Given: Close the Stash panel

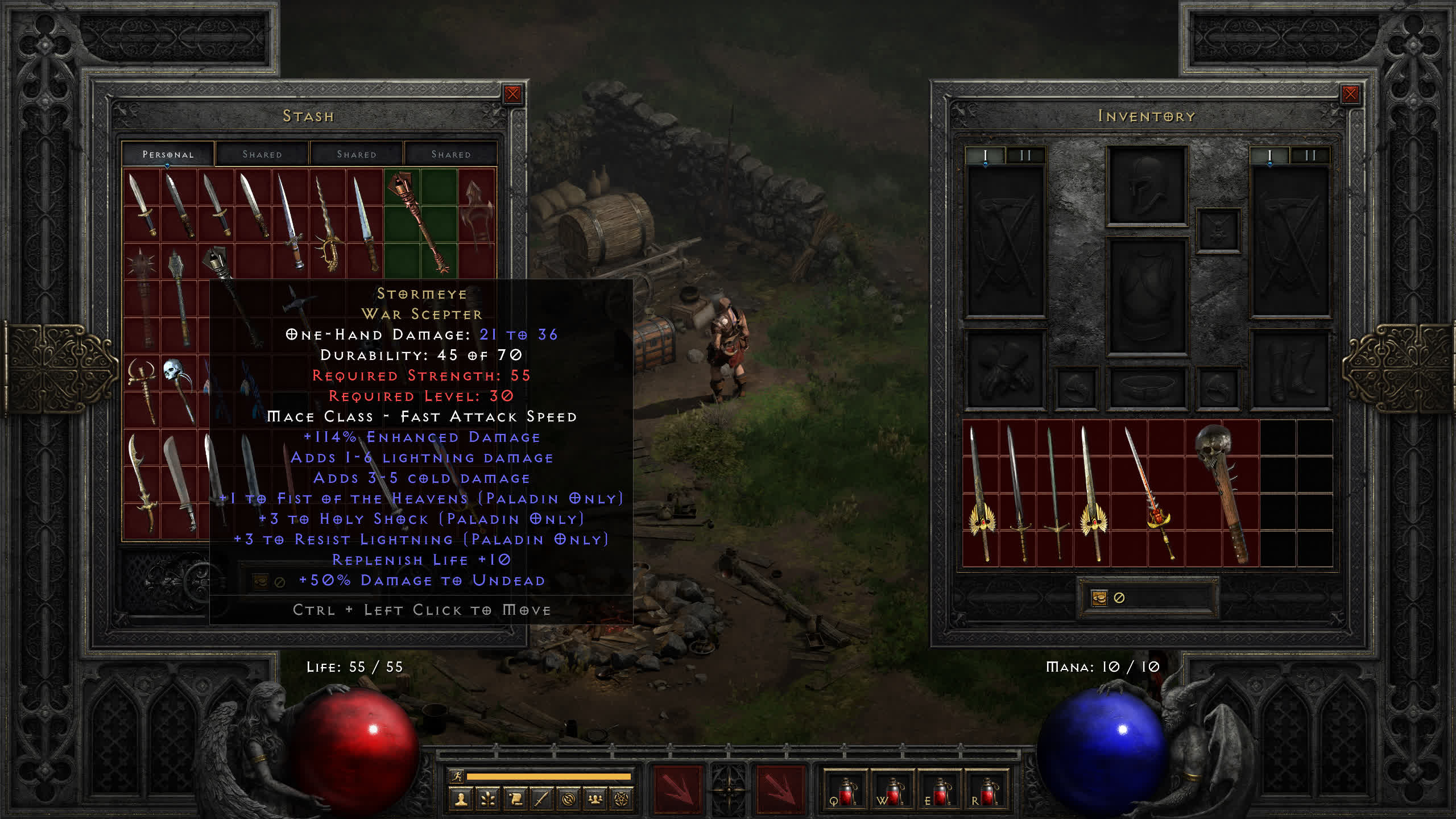Looking at the screenshot, I should (512, 94).
